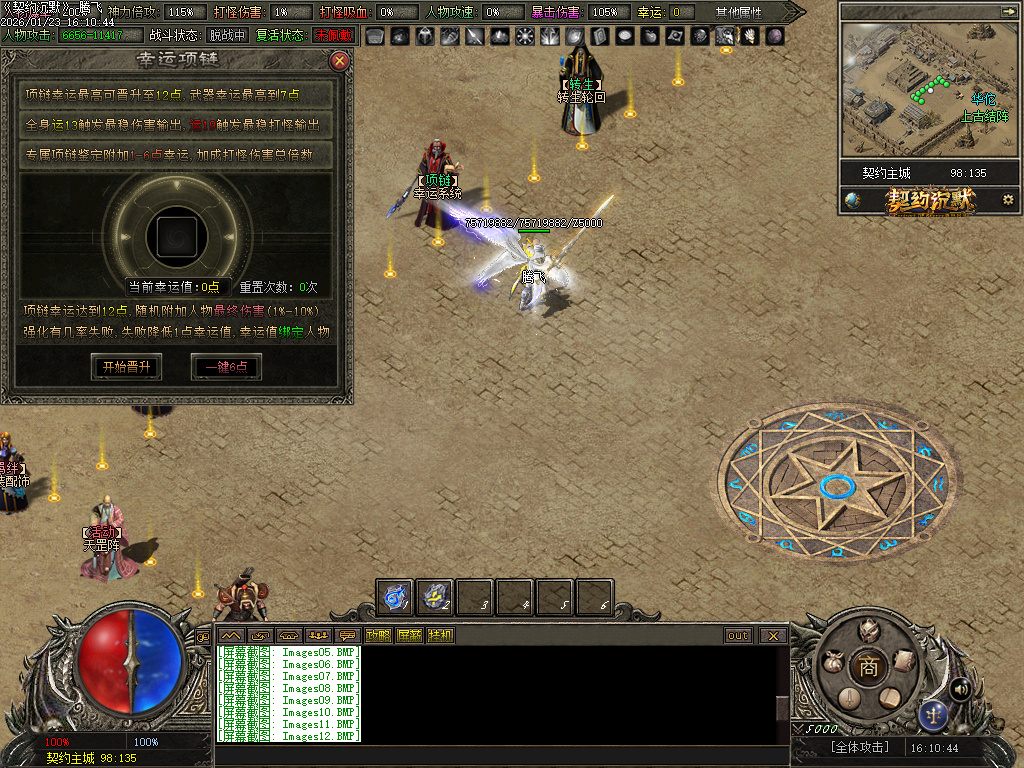The height and width of the screenshot is (768, 1024).
Task: Select the necklace slot in the panel
Action: coord(175,236)
